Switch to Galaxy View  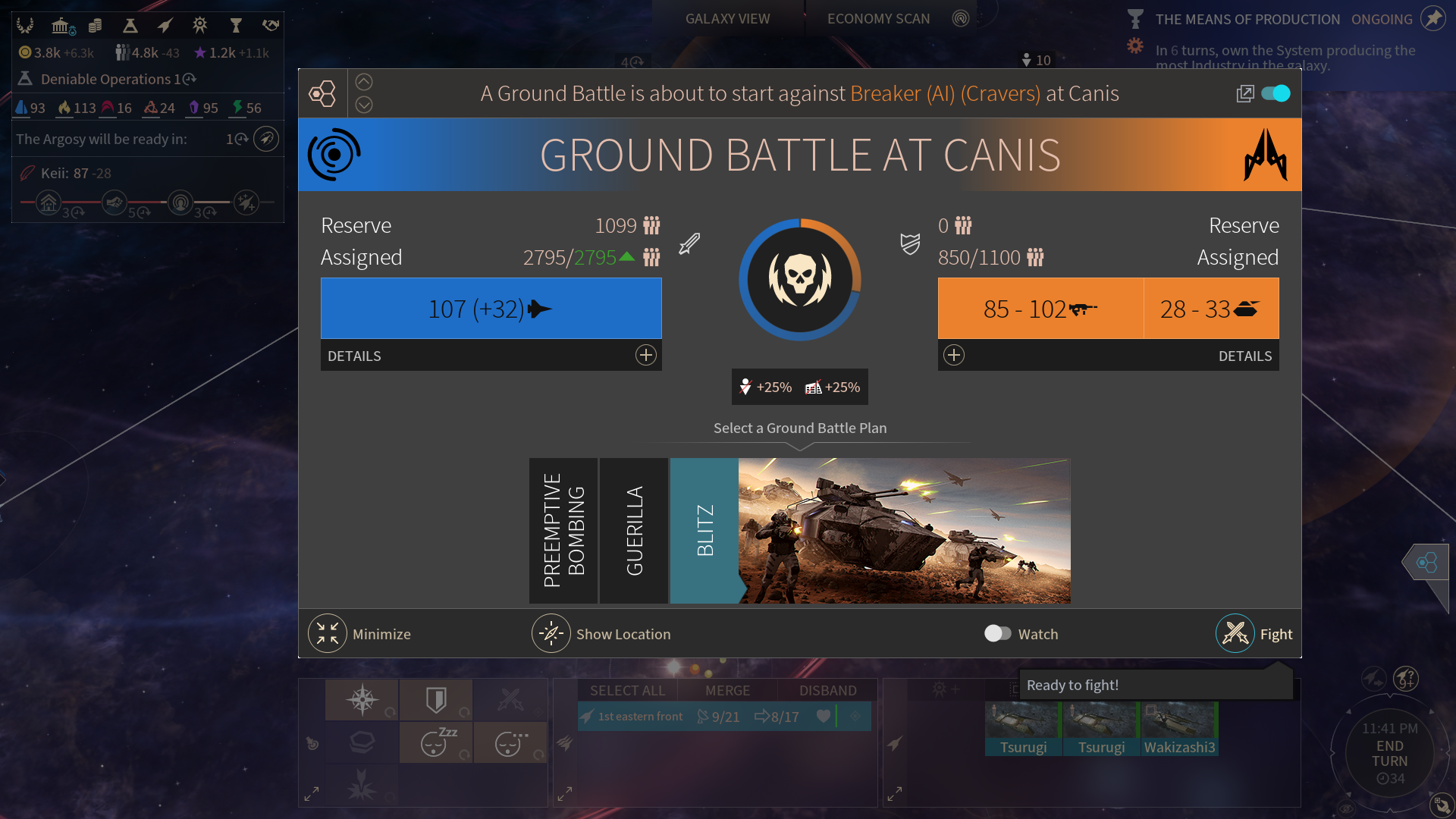(727, 19)
